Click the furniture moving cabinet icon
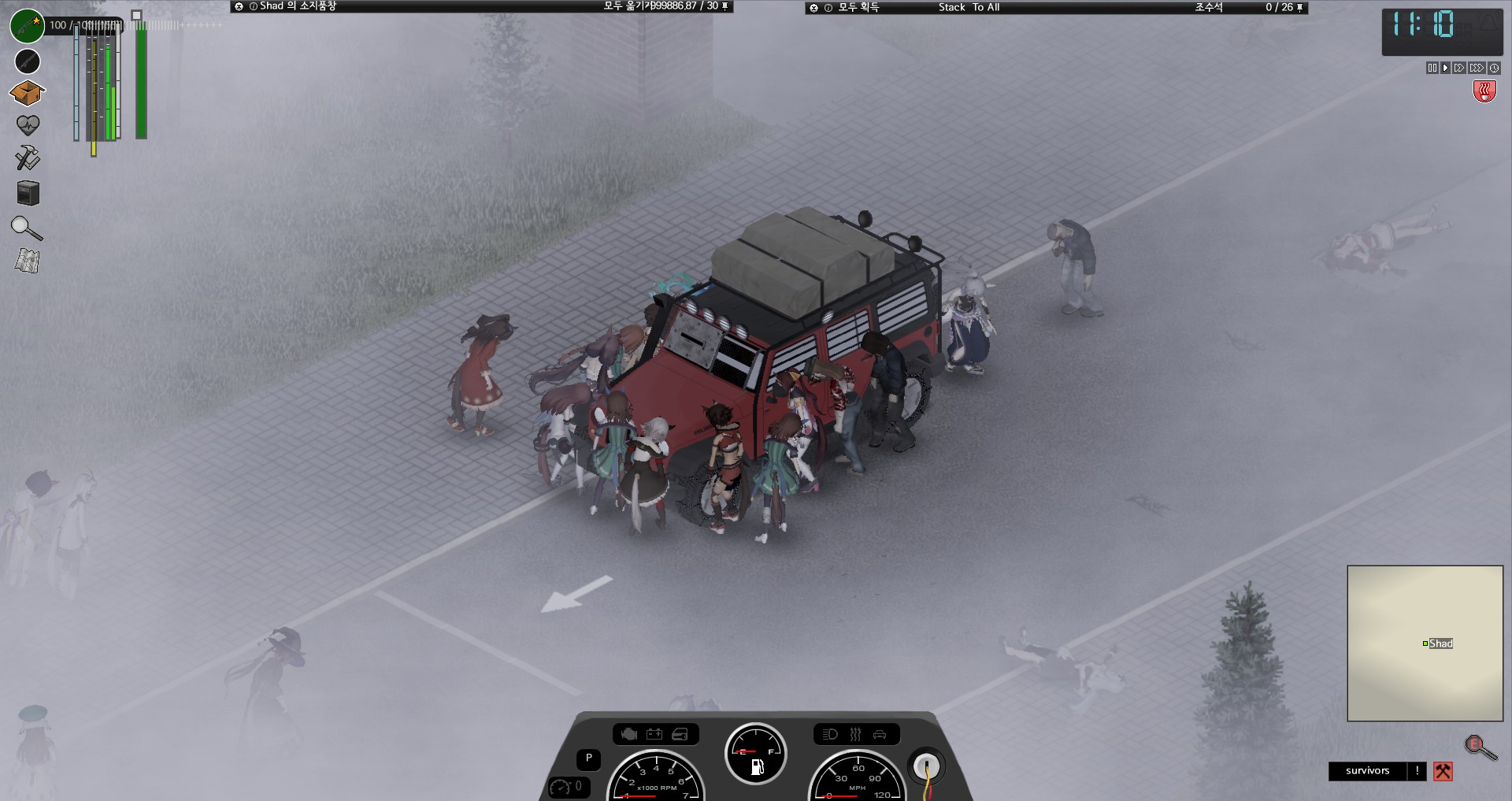This screenshot has height=801, width=1512. click(x=28, y=193)
